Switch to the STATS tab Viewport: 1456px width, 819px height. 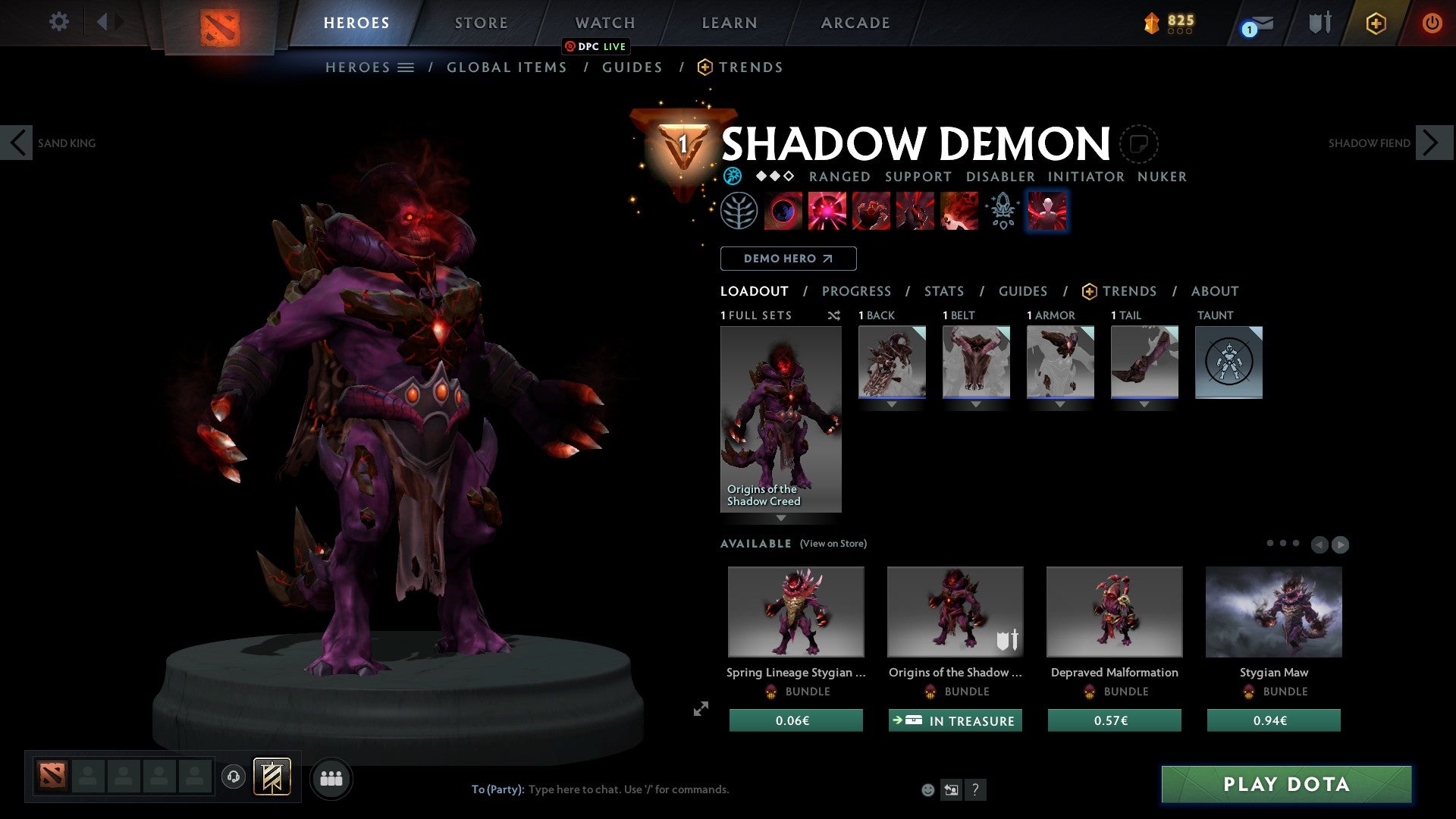pyautogui.click(x=943, y=291)
